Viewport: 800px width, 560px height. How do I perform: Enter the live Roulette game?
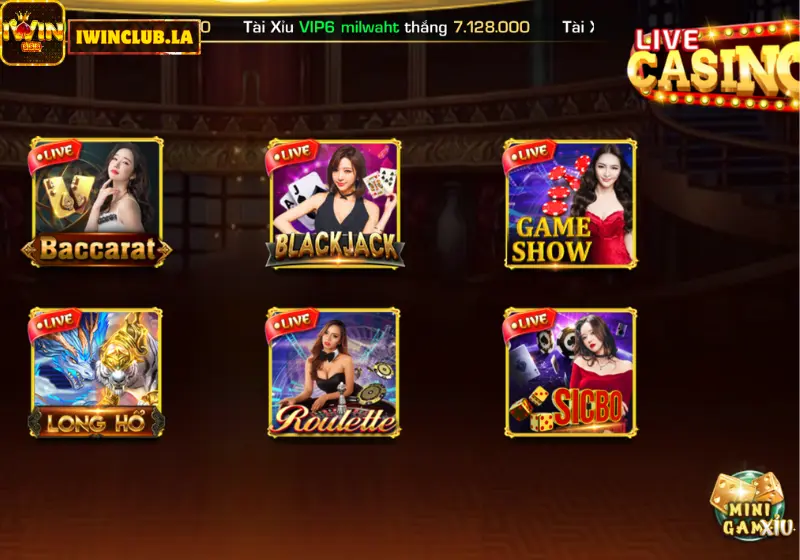tap(335, 373)
